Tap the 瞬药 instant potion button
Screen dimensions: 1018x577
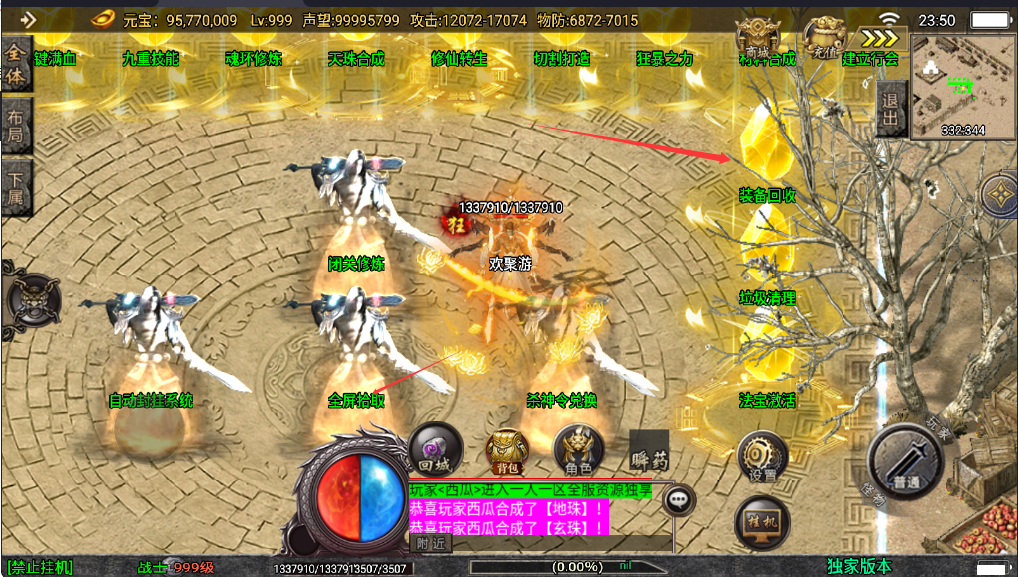649,450
